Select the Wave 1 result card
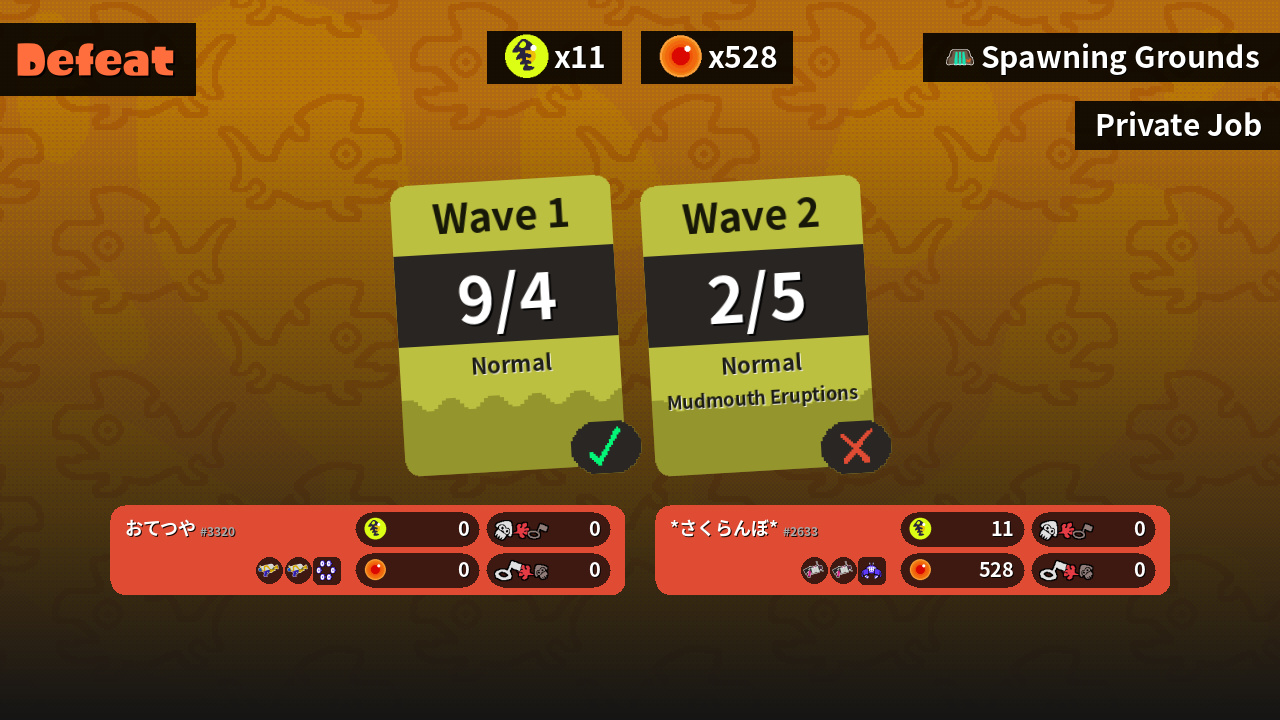The width and height of the screenshot is (1280, 720). click(x=508, y=325)
